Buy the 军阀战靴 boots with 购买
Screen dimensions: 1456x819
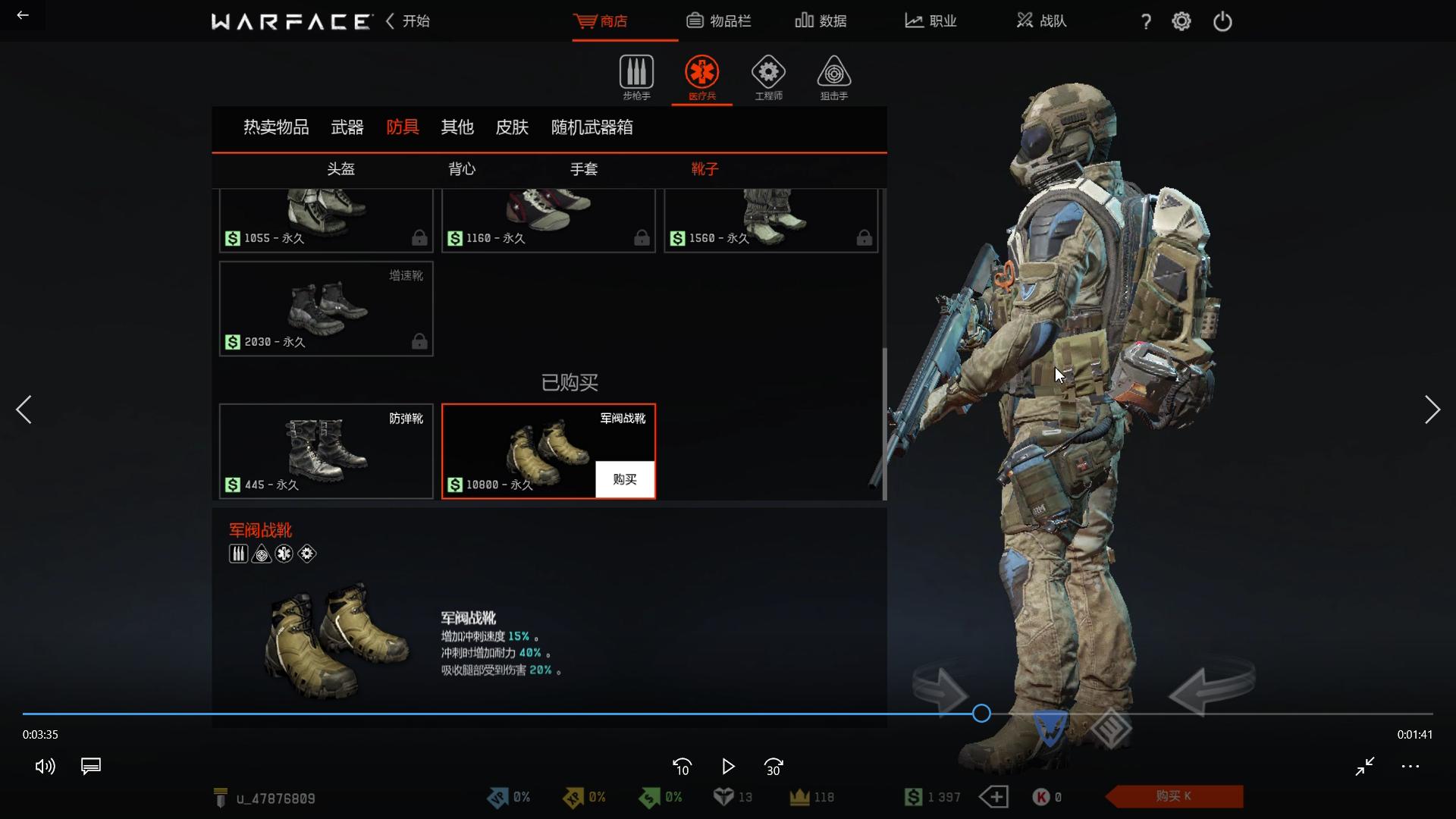(x=625, y=479)
